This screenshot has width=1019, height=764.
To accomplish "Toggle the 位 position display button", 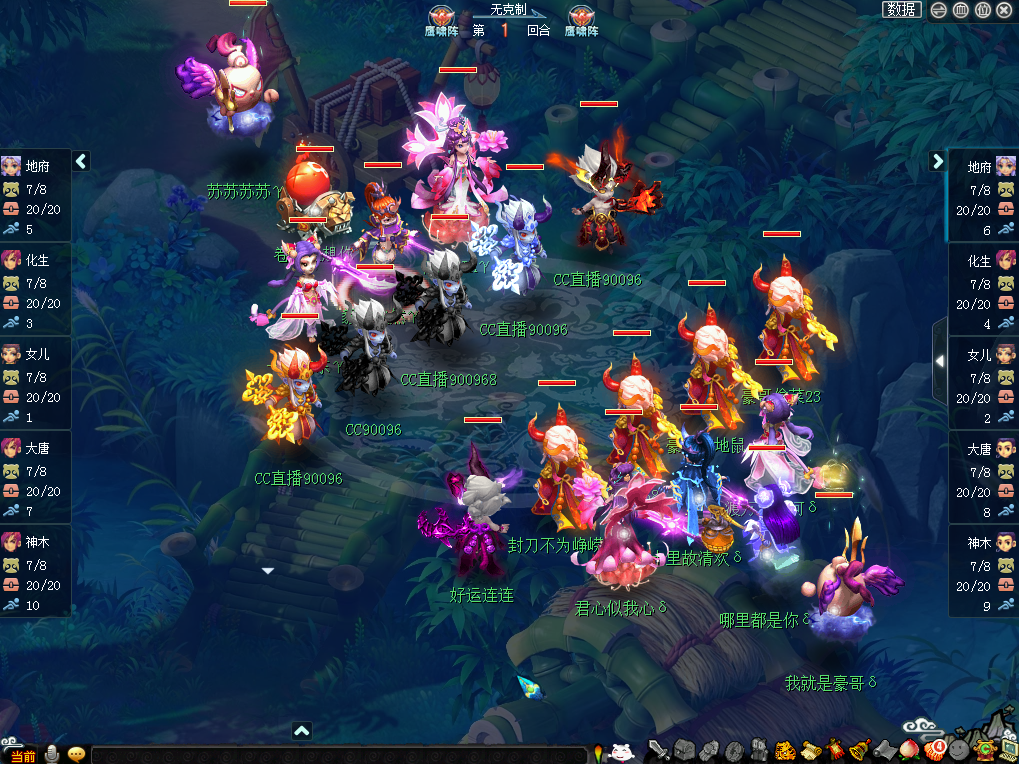I will (x=982, y=10).
